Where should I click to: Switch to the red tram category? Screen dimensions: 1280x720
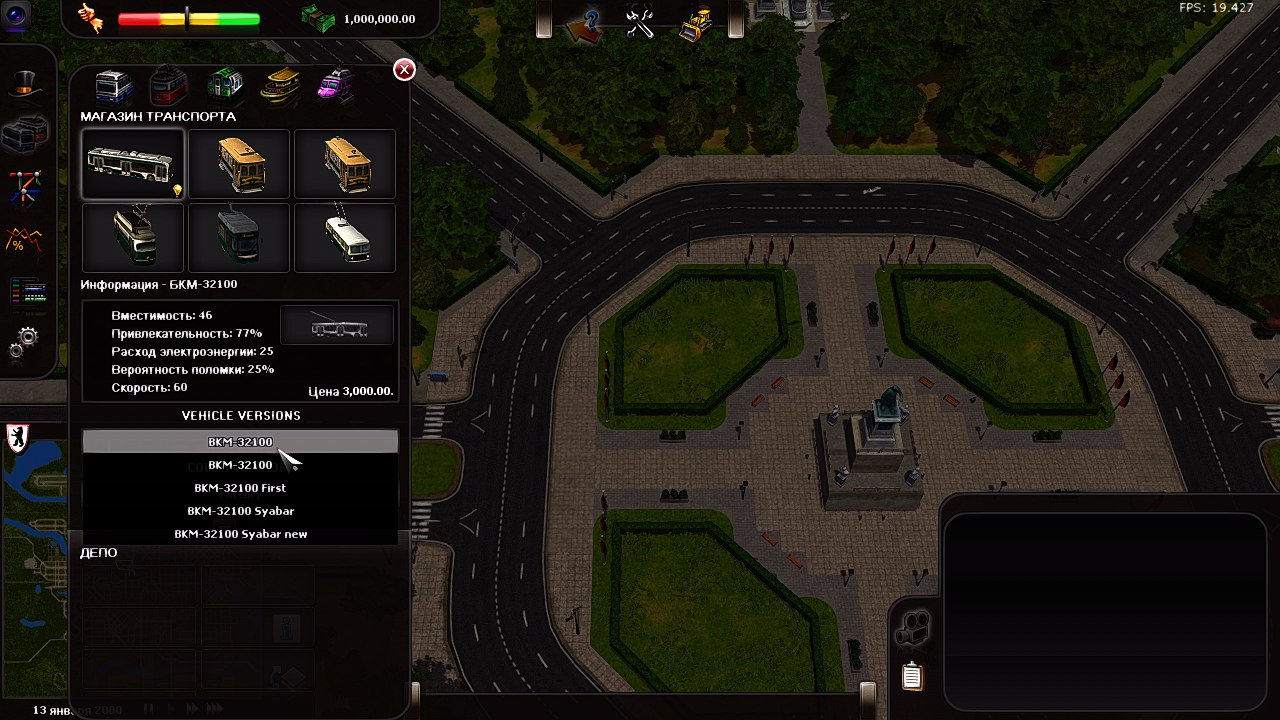point(169,87)
